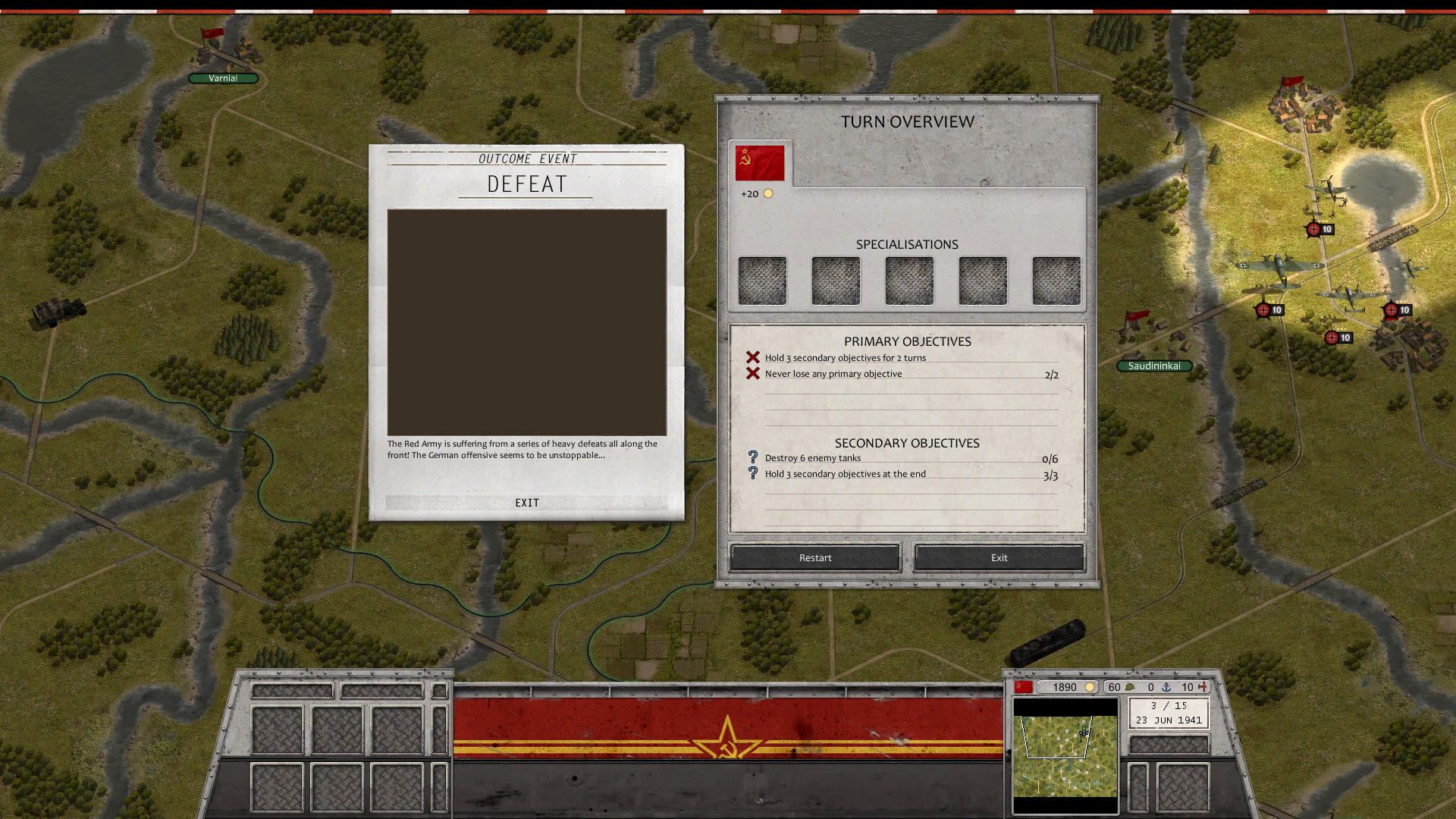Select the Varniai town label on the map
The width and height of the screenshot is (1456, 819).
[x=224, y=78]
